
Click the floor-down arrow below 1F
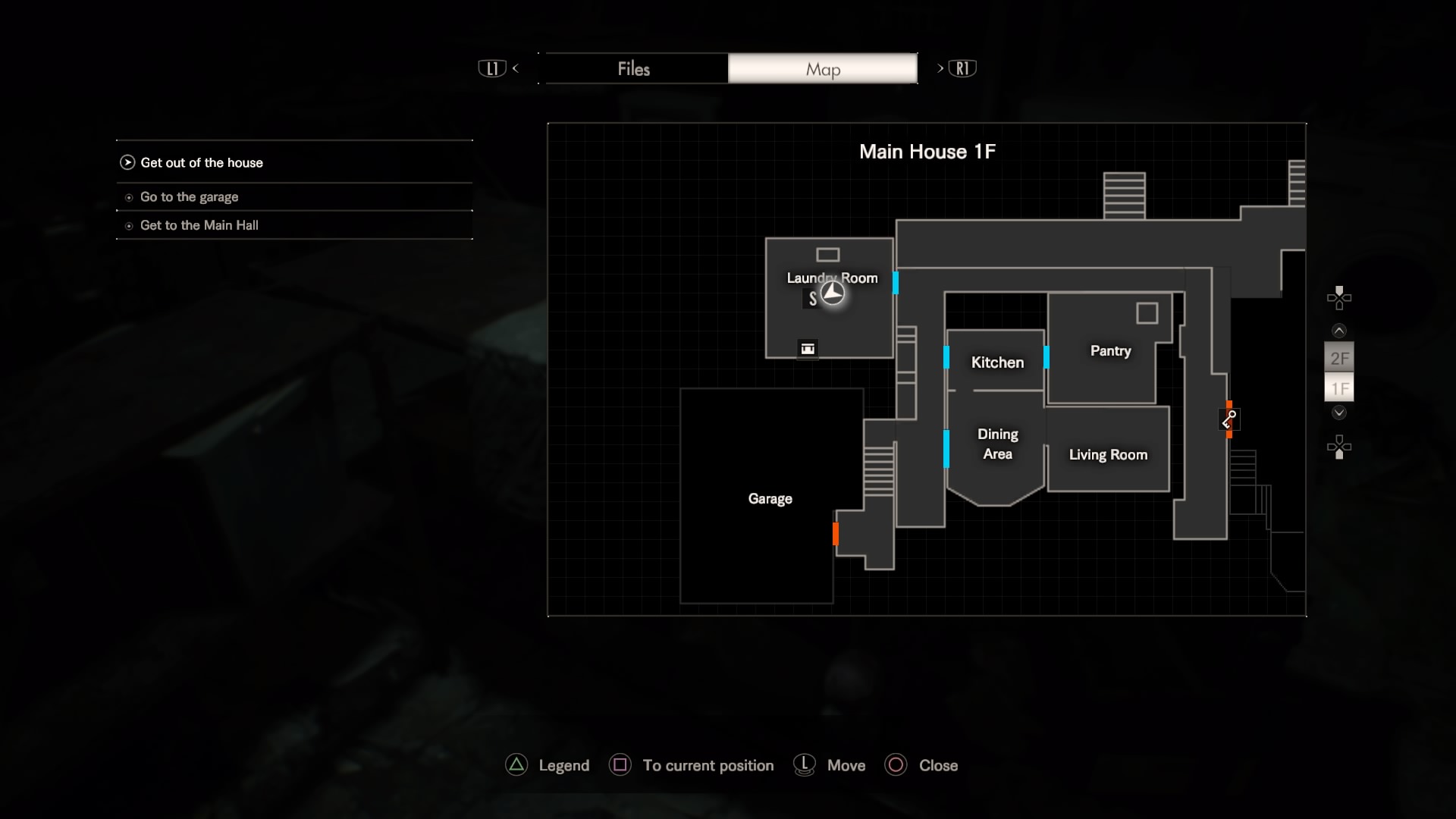tap(1339, 413)
